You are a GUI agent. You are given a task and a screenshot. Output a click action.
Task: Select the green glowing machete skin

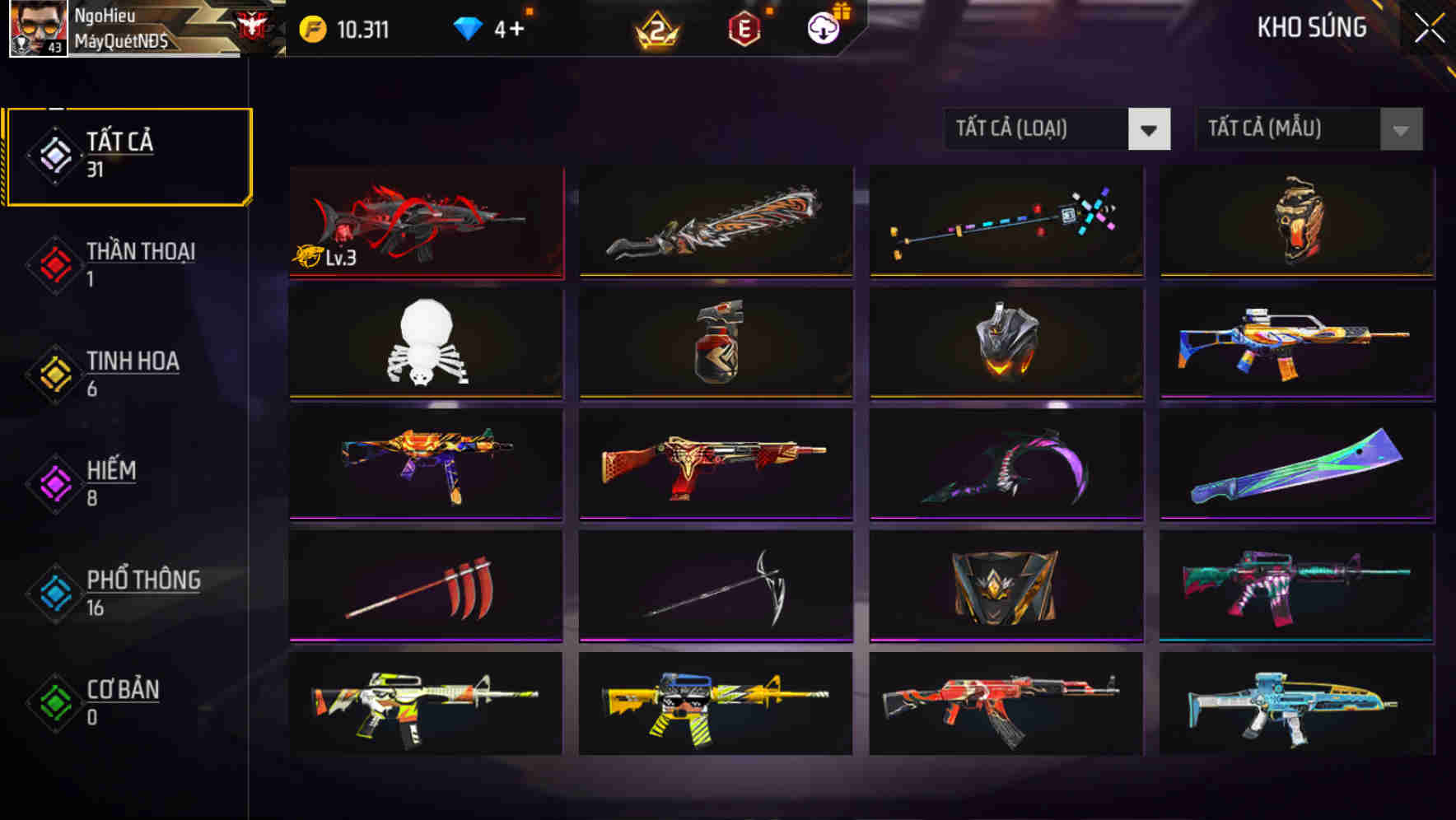pyautogui.click(x=1295, y=464)
